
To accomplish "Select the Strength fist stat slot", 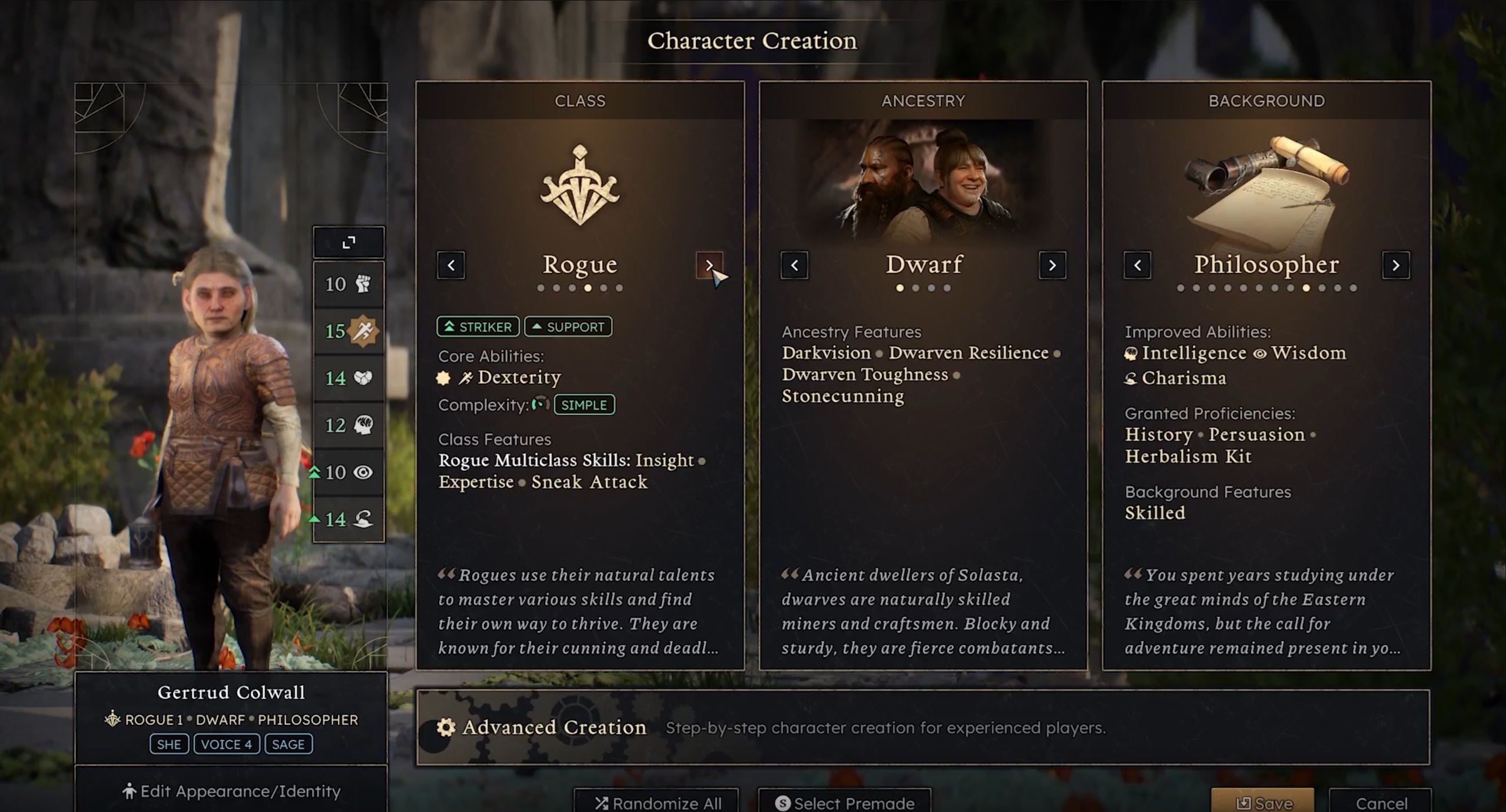I will click(x=349, y=284).
